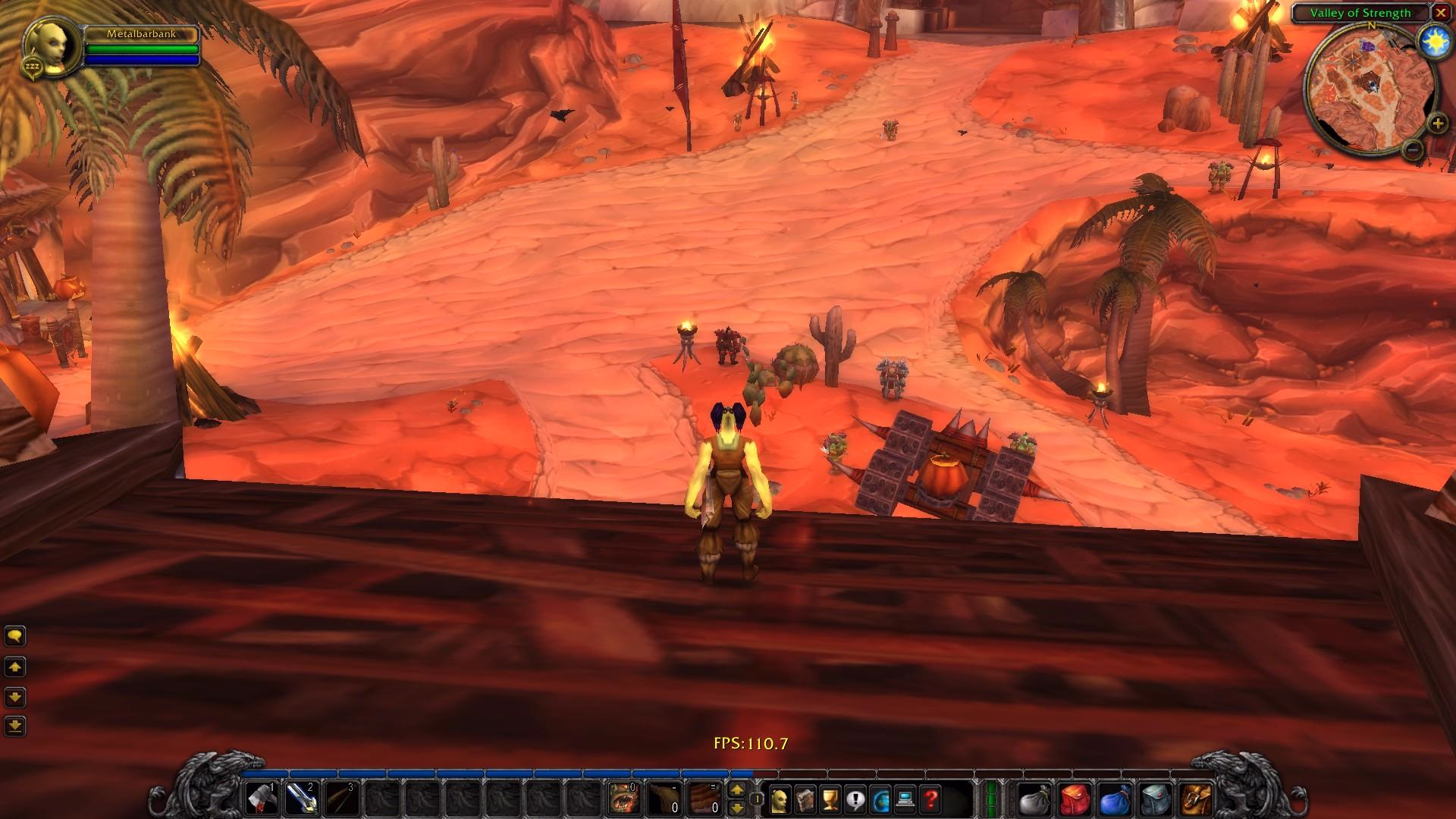
Task: Activate the blue sword ability in slot 2
Action: point(301,799)
